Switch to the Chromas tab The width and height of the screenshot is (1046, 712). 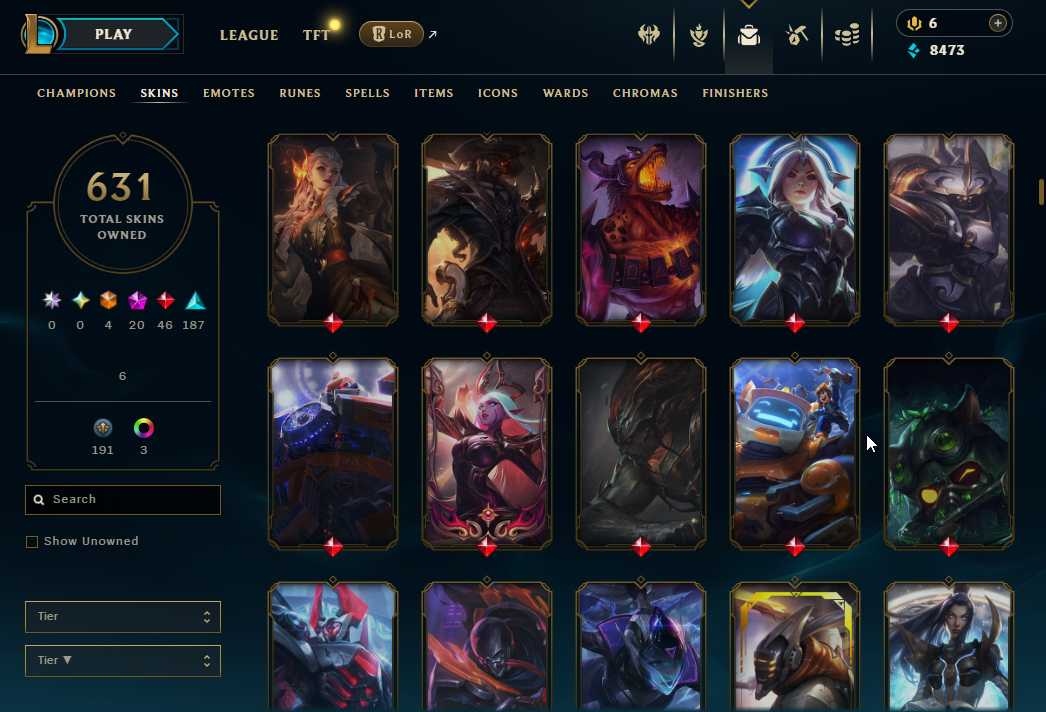pos(645,93)
